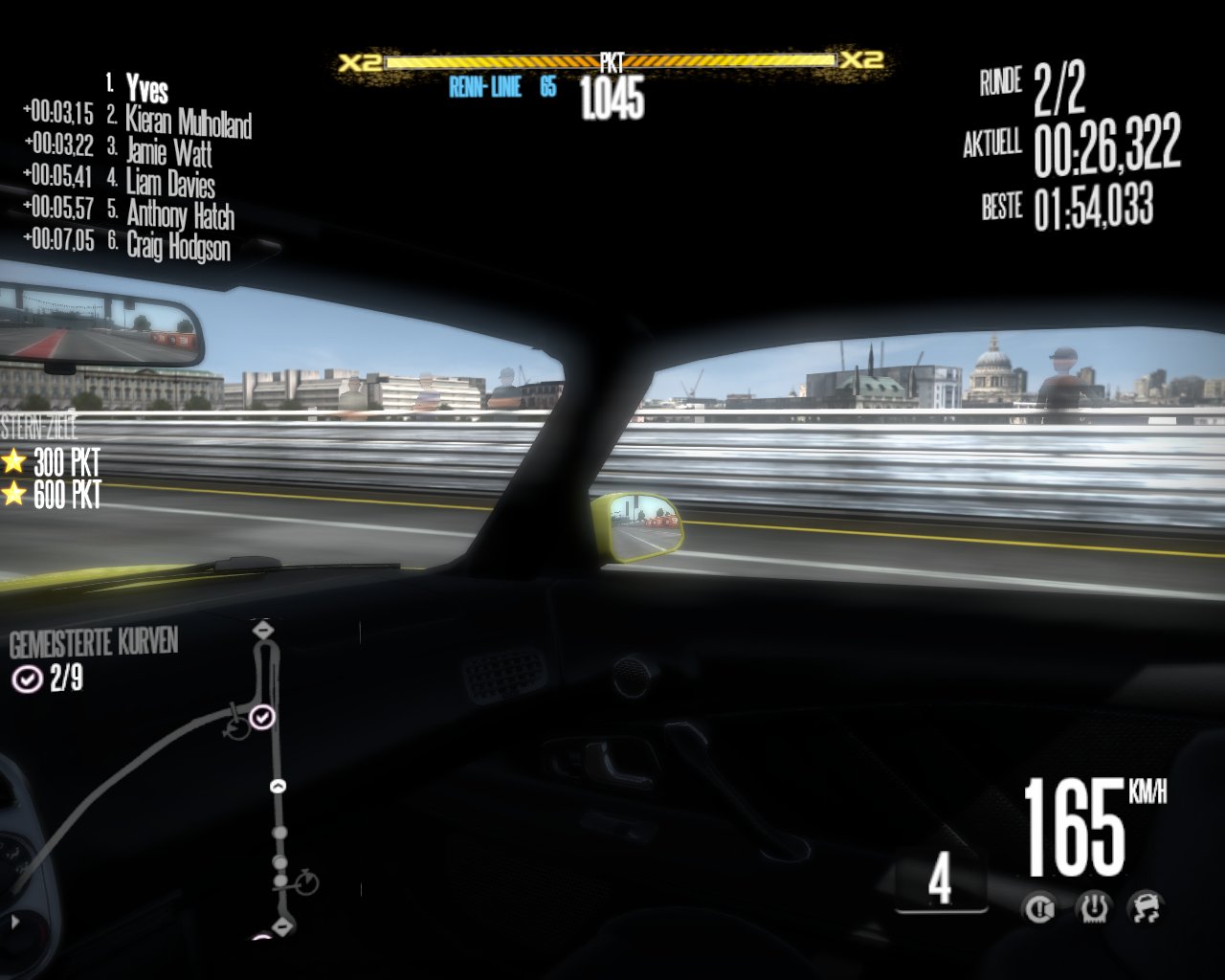Click the tire pressure warning icon
Screen dimensions: 1225x980
[x=1093, y=906]
